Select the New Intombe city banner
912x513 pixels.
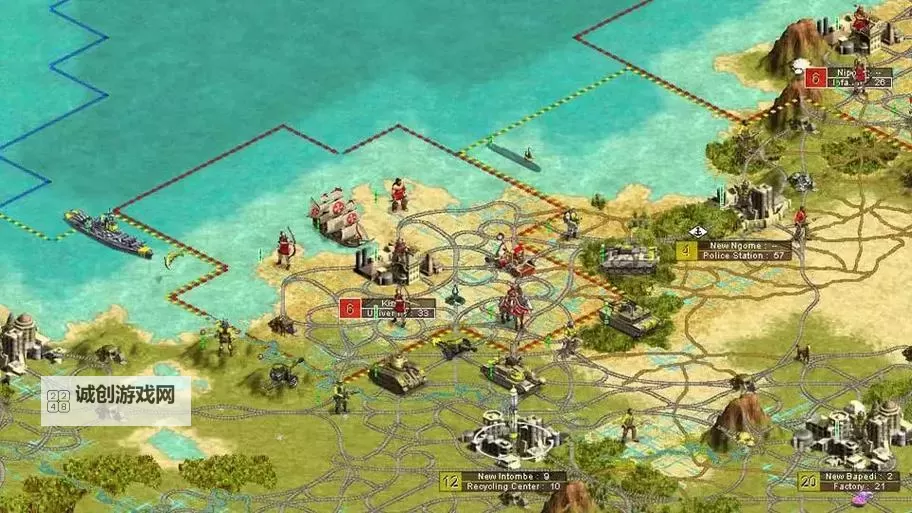pyautogui.click(x=503, y=482)
